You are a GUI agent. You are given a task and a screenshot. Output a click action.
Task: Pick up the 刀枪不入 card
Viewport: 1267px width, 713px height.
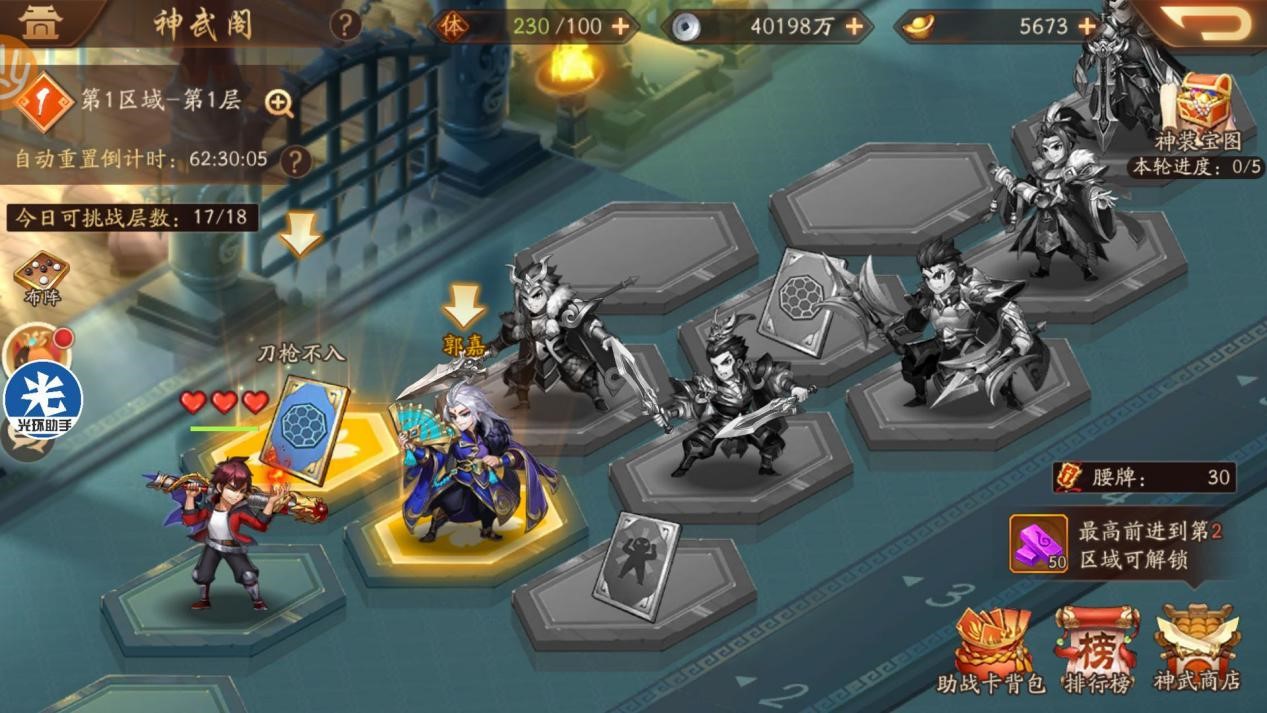click(303, 428)
